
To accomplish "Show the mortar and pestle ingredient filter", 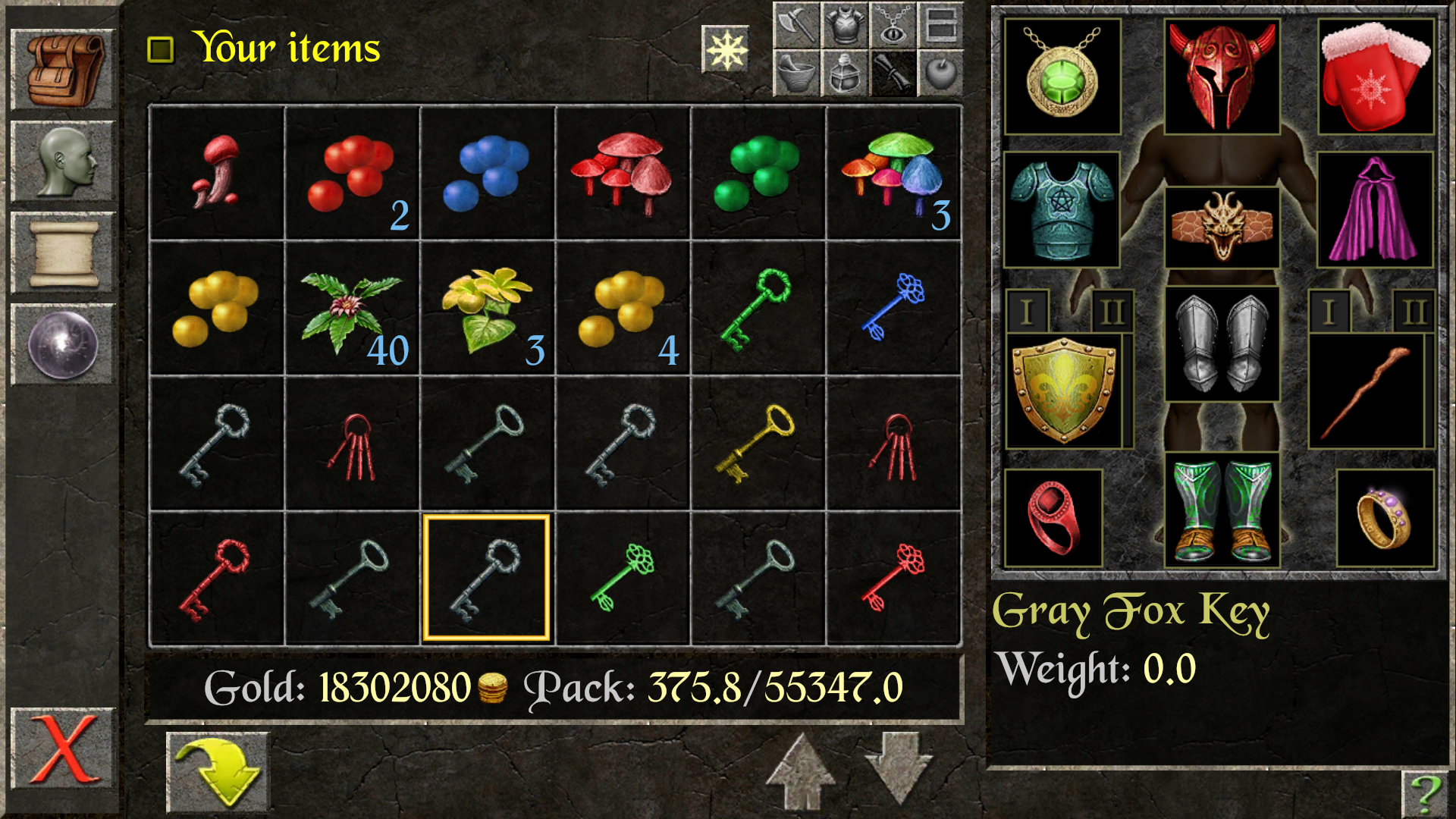I will pyautogui.click(x=796, y=74).
